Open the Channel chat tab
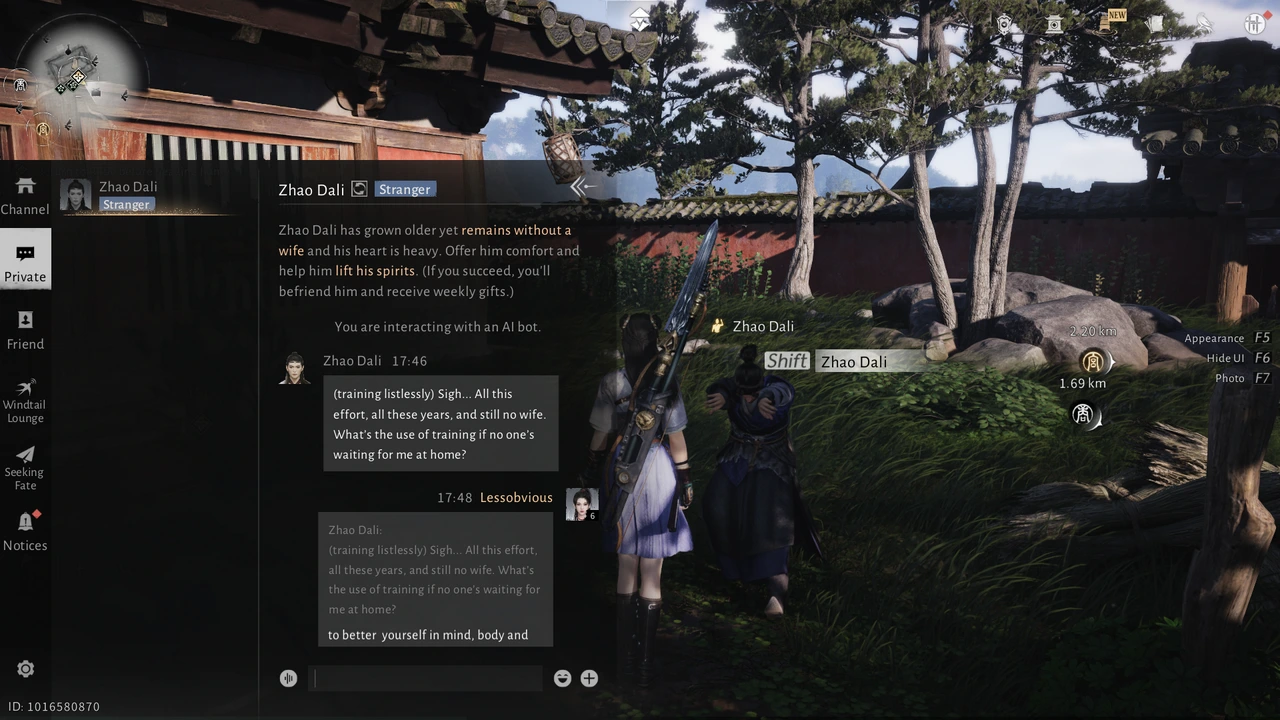 coord(25,196)
